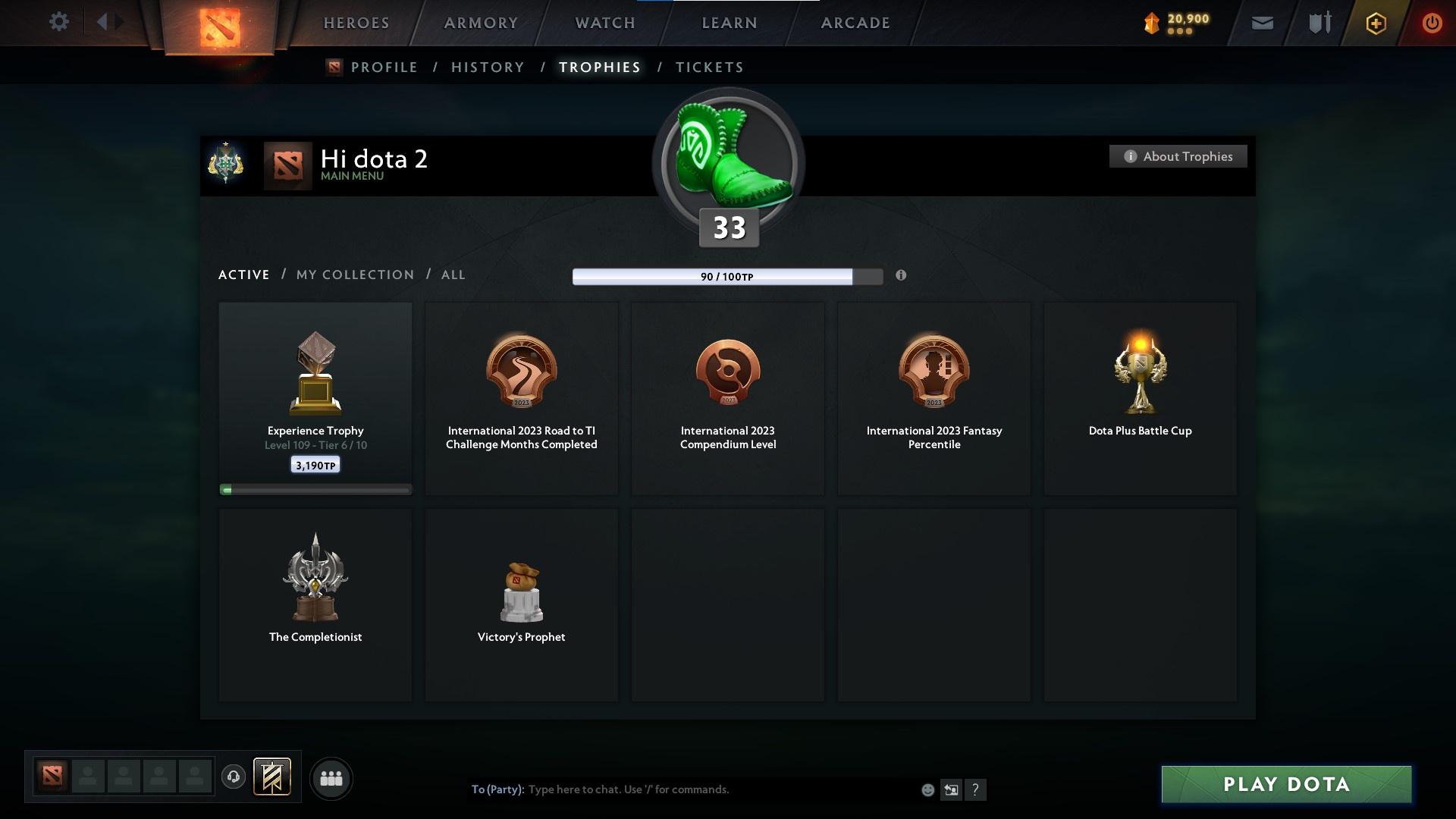1456x819 pixels.
Task: Click the About Trophies button
Action: [1178, 156]
